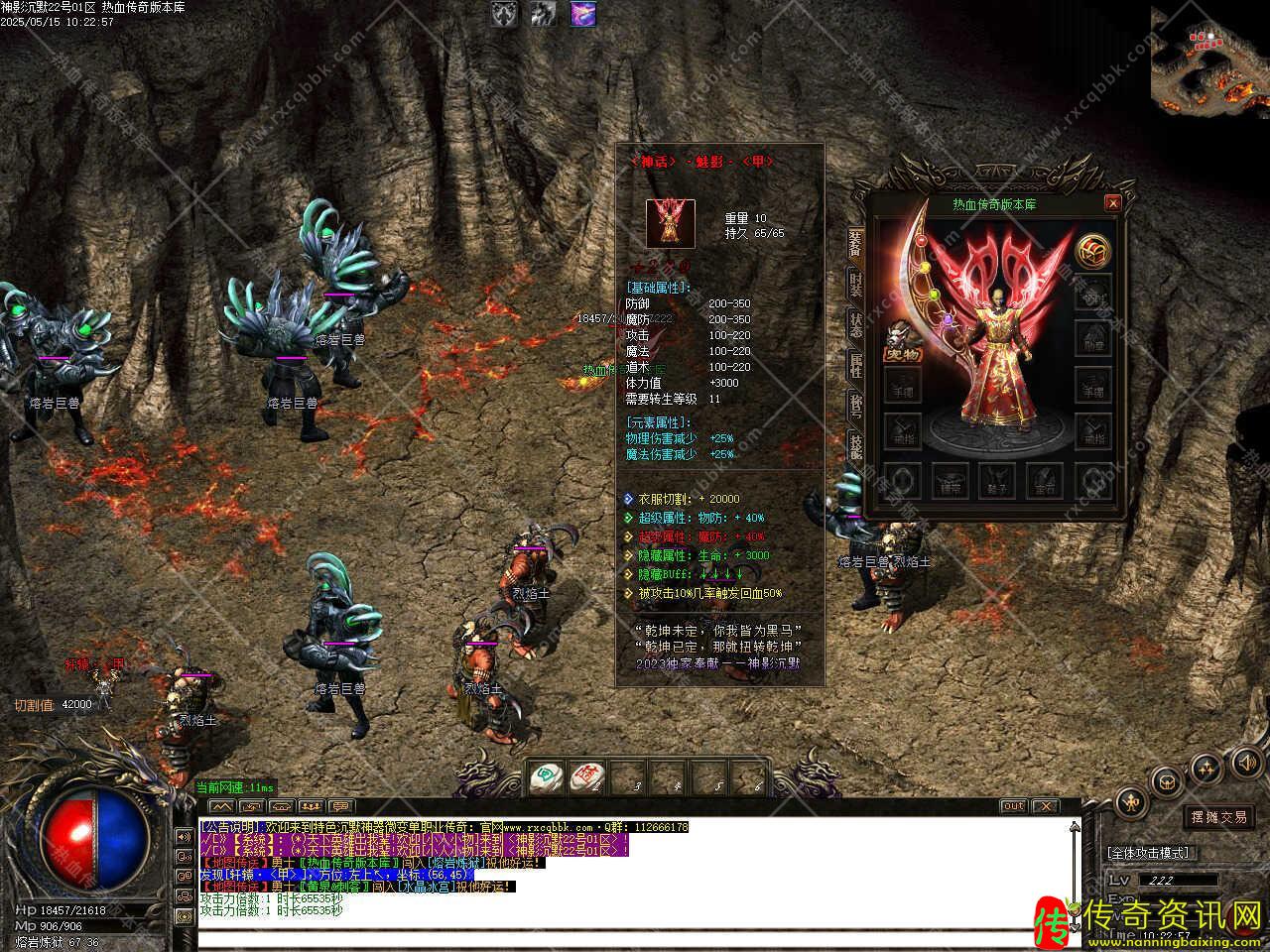Viewport: 1270px width, 952px height.
Task: Activate the purple skill buff icon
Action: (x=583, y=14)
